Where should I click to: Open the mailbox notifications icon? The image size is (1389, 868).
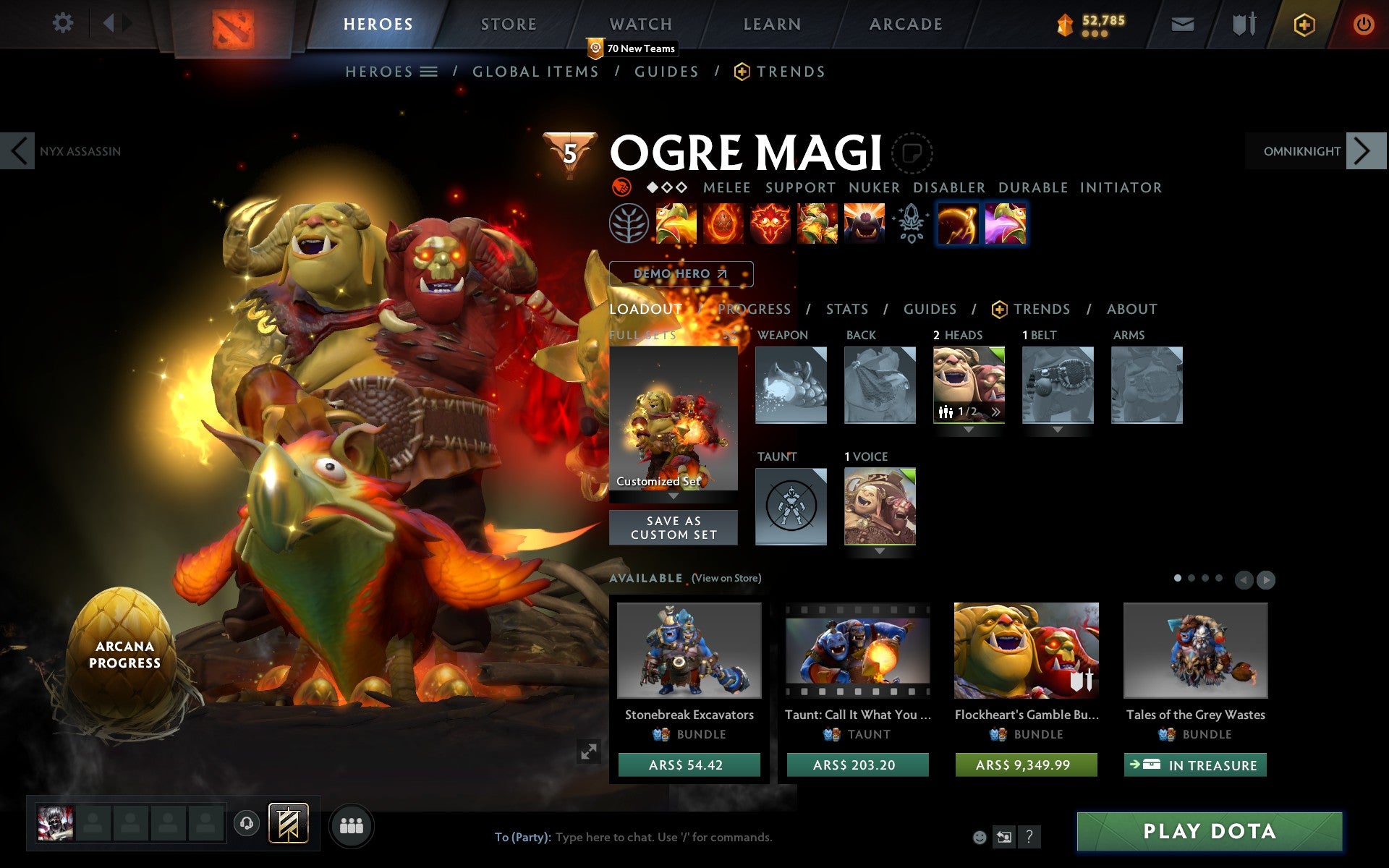click(x=1181, y=24)
